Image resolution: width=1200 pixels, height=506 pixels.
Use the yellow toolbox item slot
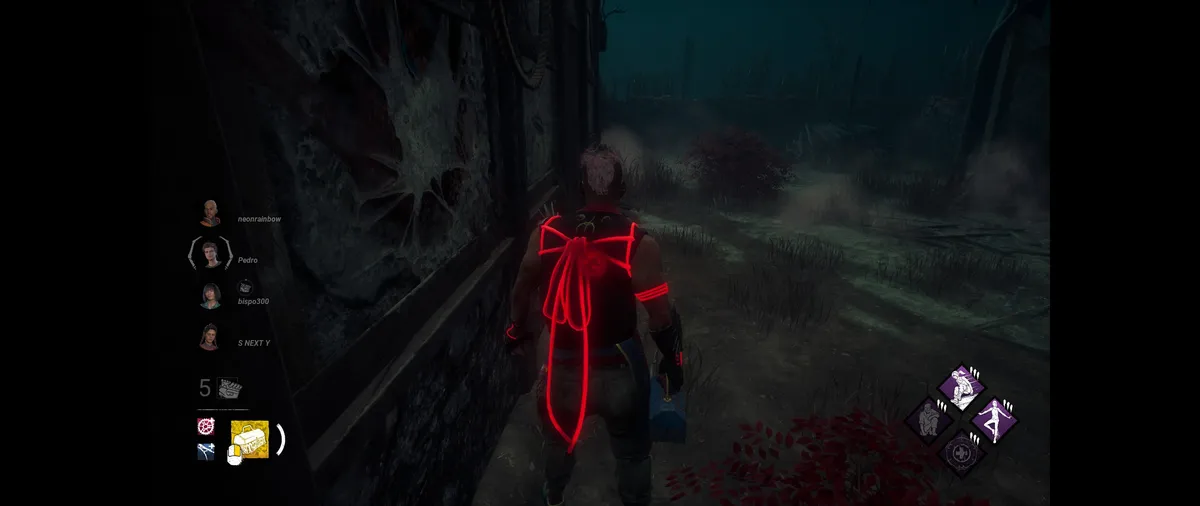(249, 439)
